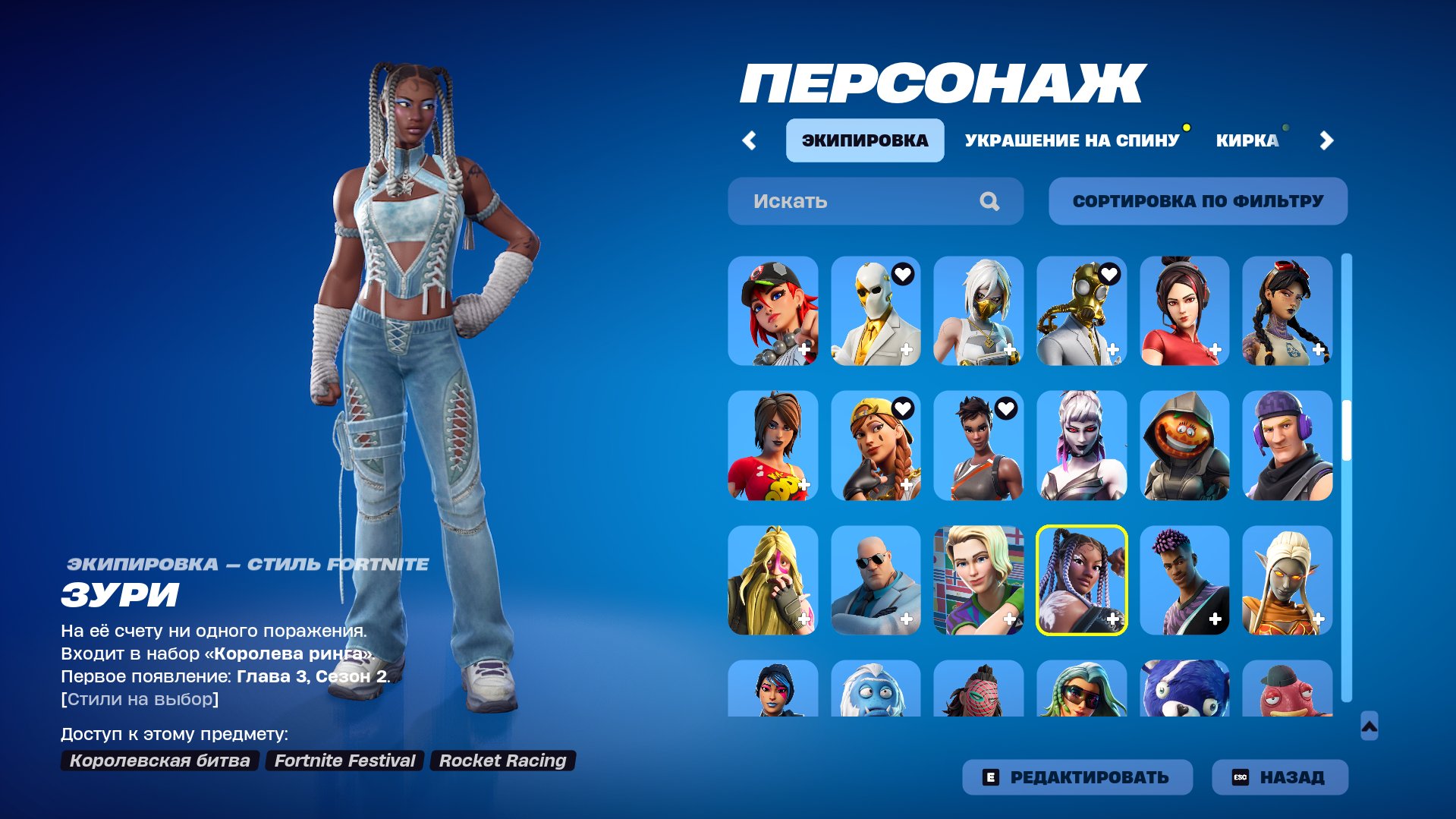Click the E key icon on Редактировать button
This screenshot has height=819, width=1456.
(x=991, y=776)
